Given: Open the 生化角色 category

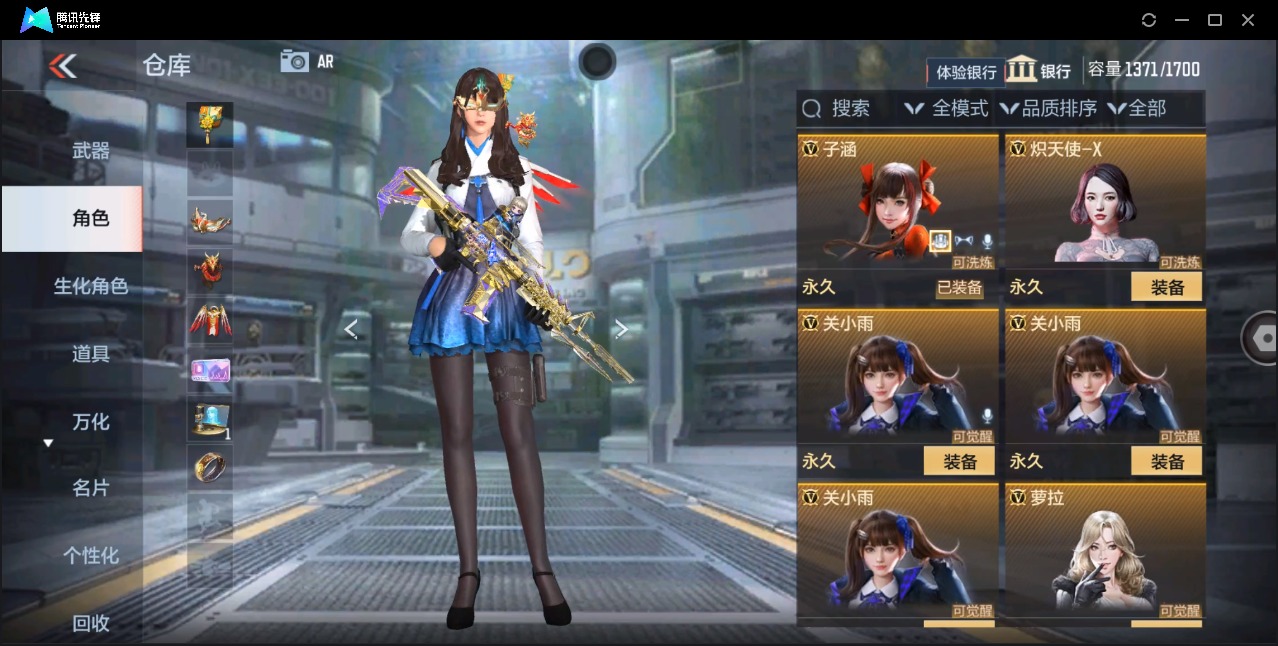Looking at the screenshot, I should click(x=91, y=286).
